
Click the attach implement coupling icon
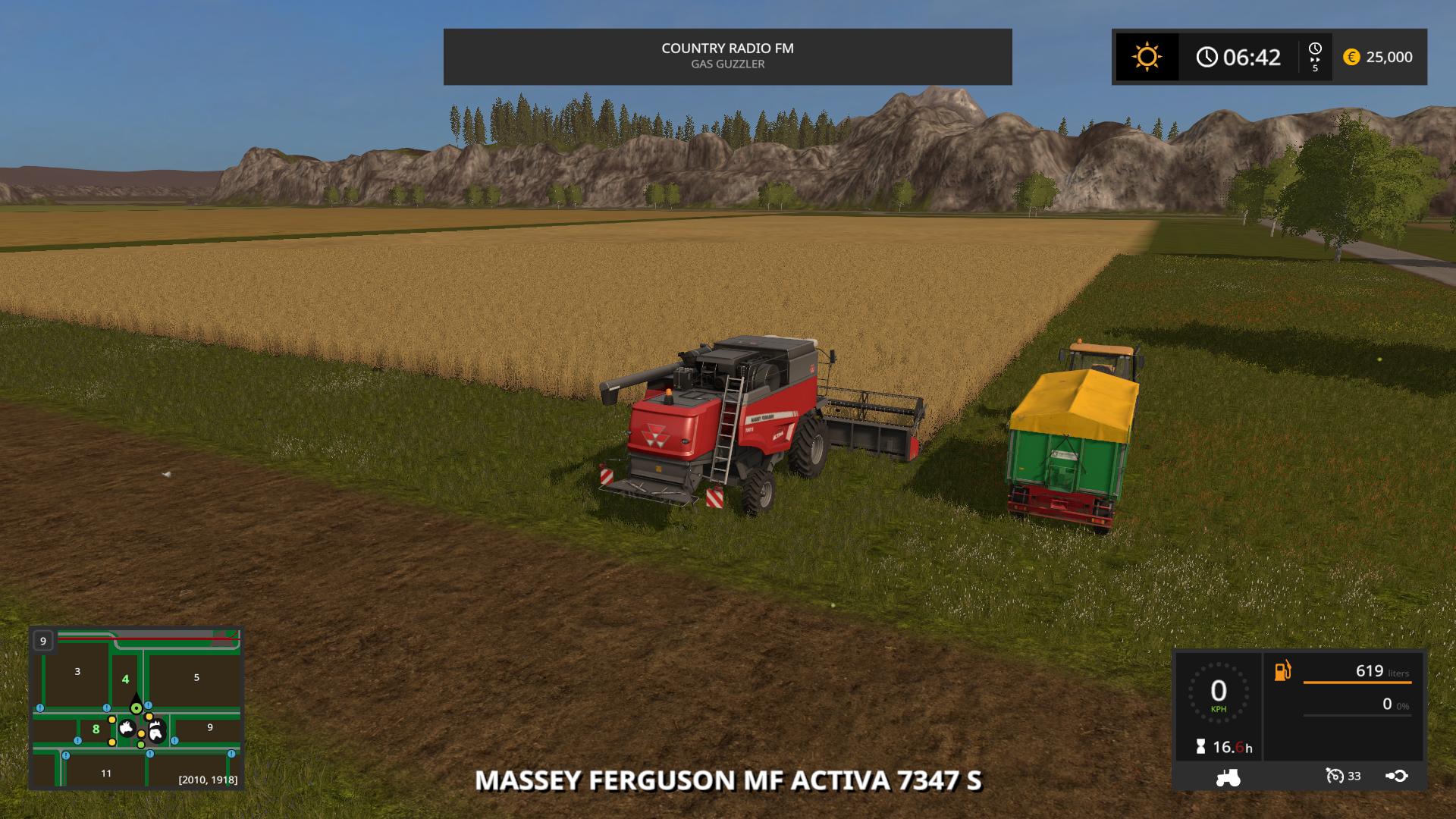pyautogui.click(x=1396, y=776)
